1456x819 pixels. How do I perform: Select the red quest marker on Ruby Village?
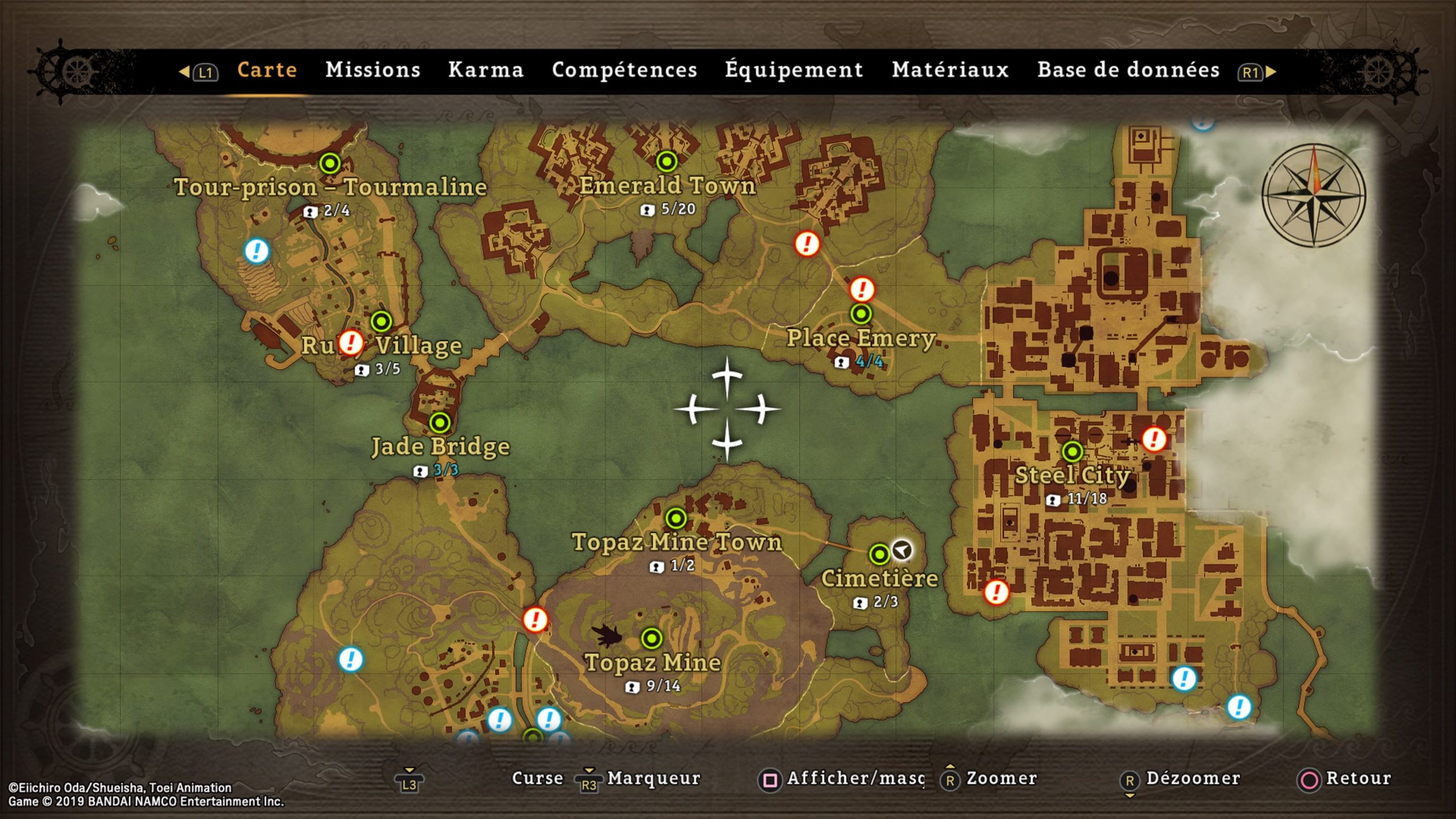[x=351, y=343]
